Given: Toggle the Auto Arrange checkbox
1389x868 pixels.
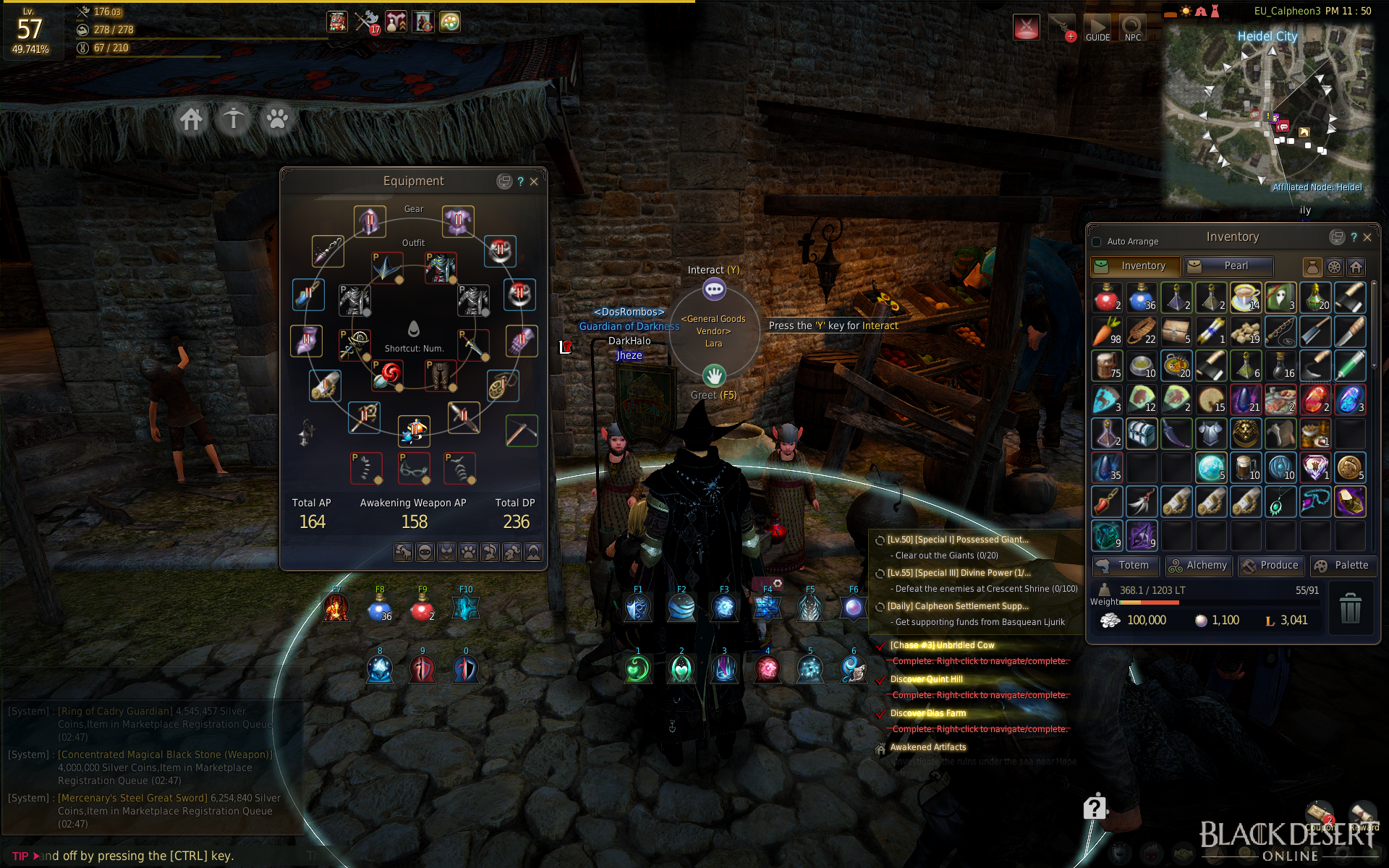Looking at the screenshot, I should [x=1097, y=242].
